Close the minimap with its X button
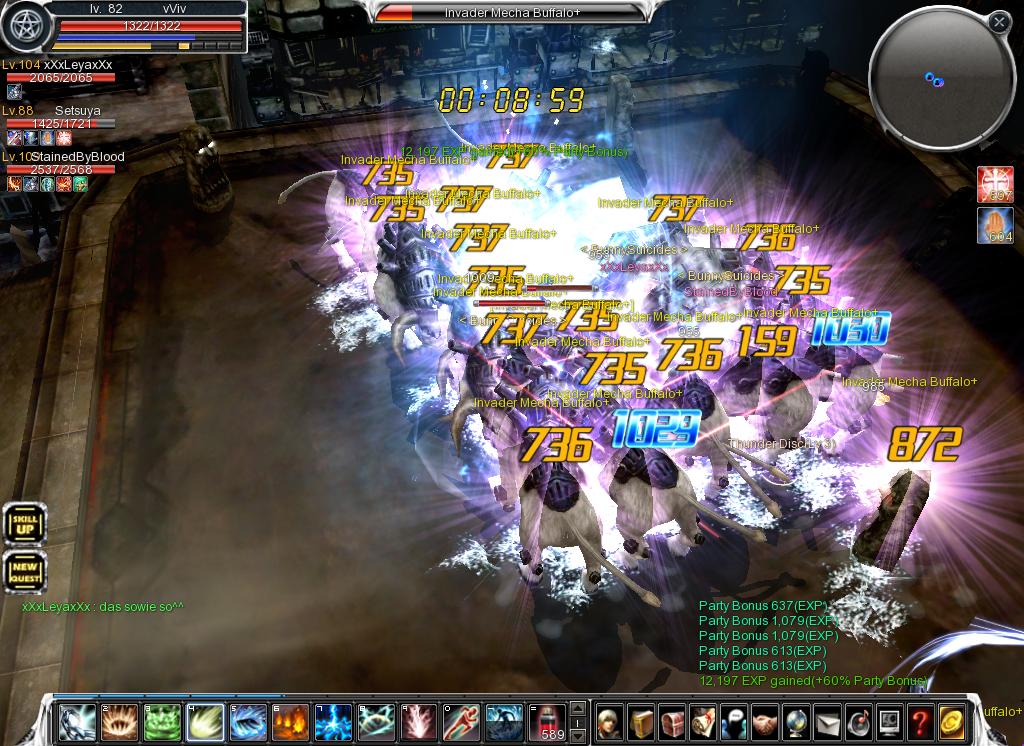The width and height of the screenshot is (1024, 746). [999, 22]
